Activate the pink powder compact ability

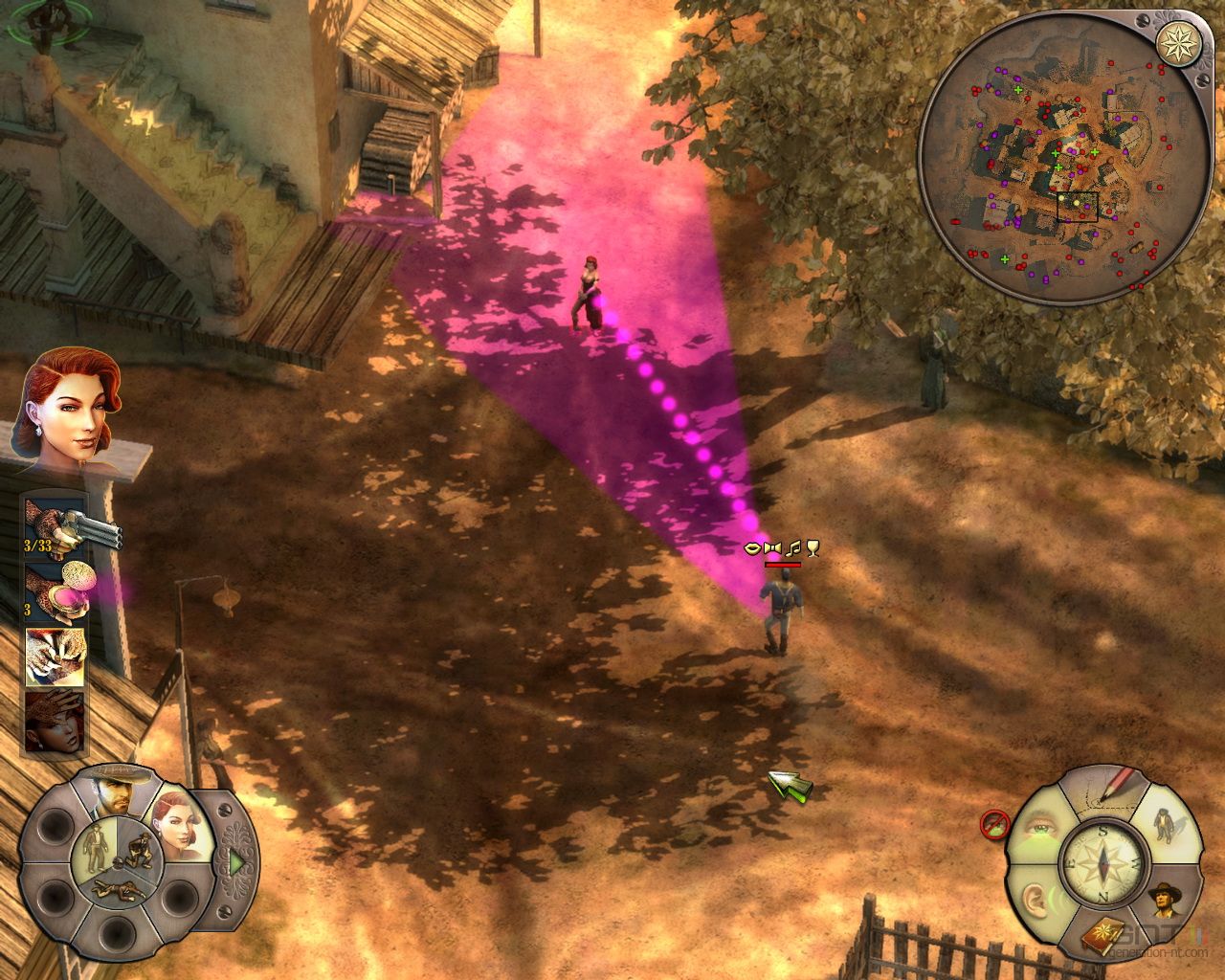tap(59, 591)
